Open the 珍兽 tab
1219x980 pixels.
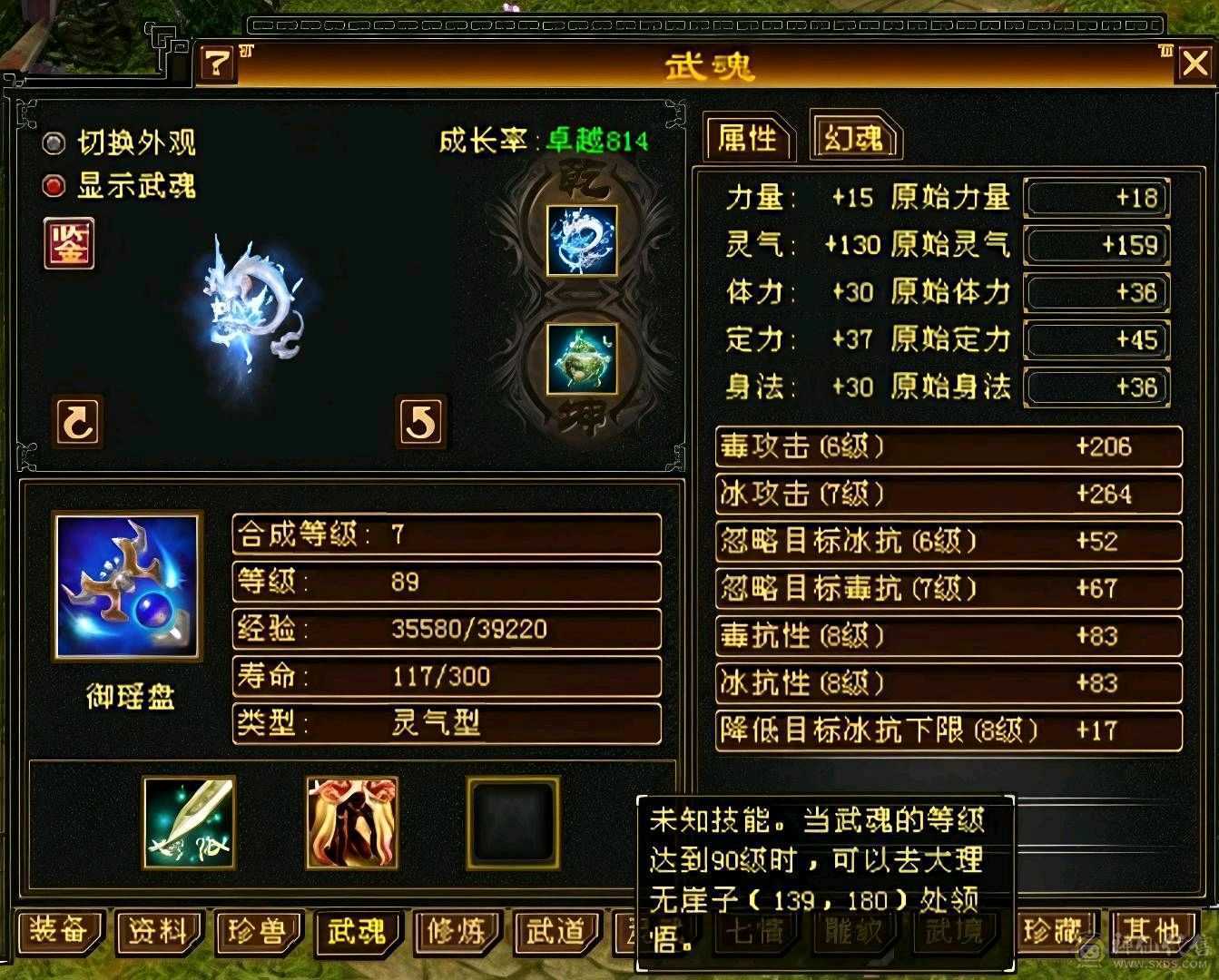[257, 932]
